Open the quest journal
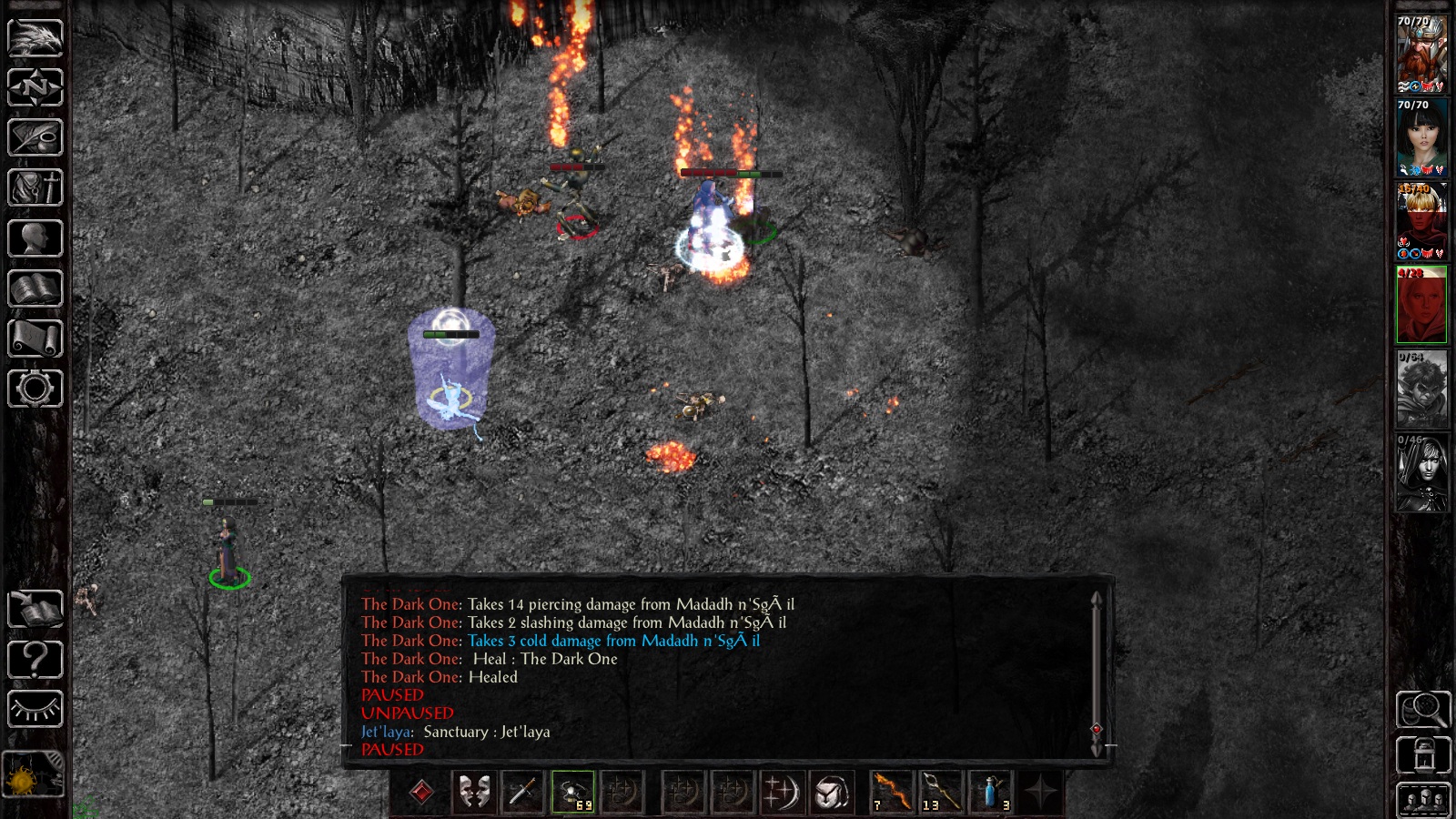The height and width of the screenshot is (819, 1456). tap(34, 137)
